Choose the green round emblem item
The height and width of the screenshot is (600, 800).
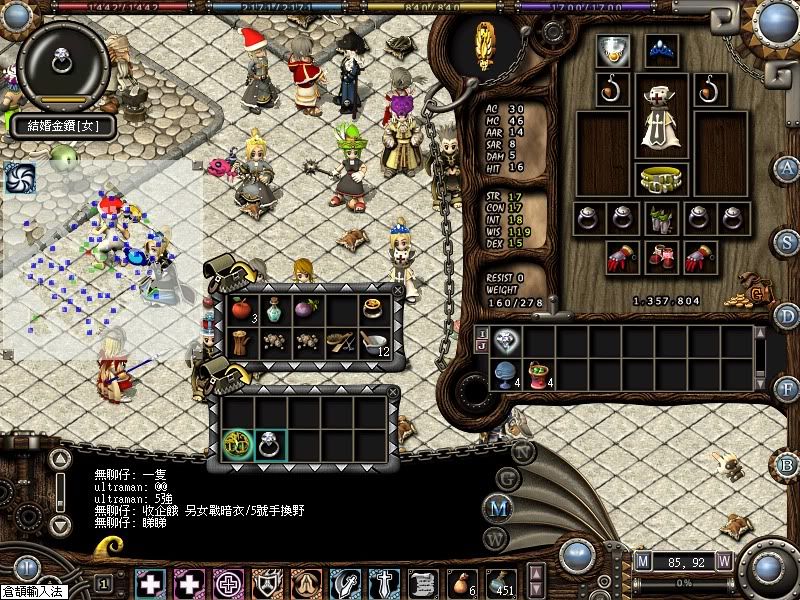click(x=238, y=444)
